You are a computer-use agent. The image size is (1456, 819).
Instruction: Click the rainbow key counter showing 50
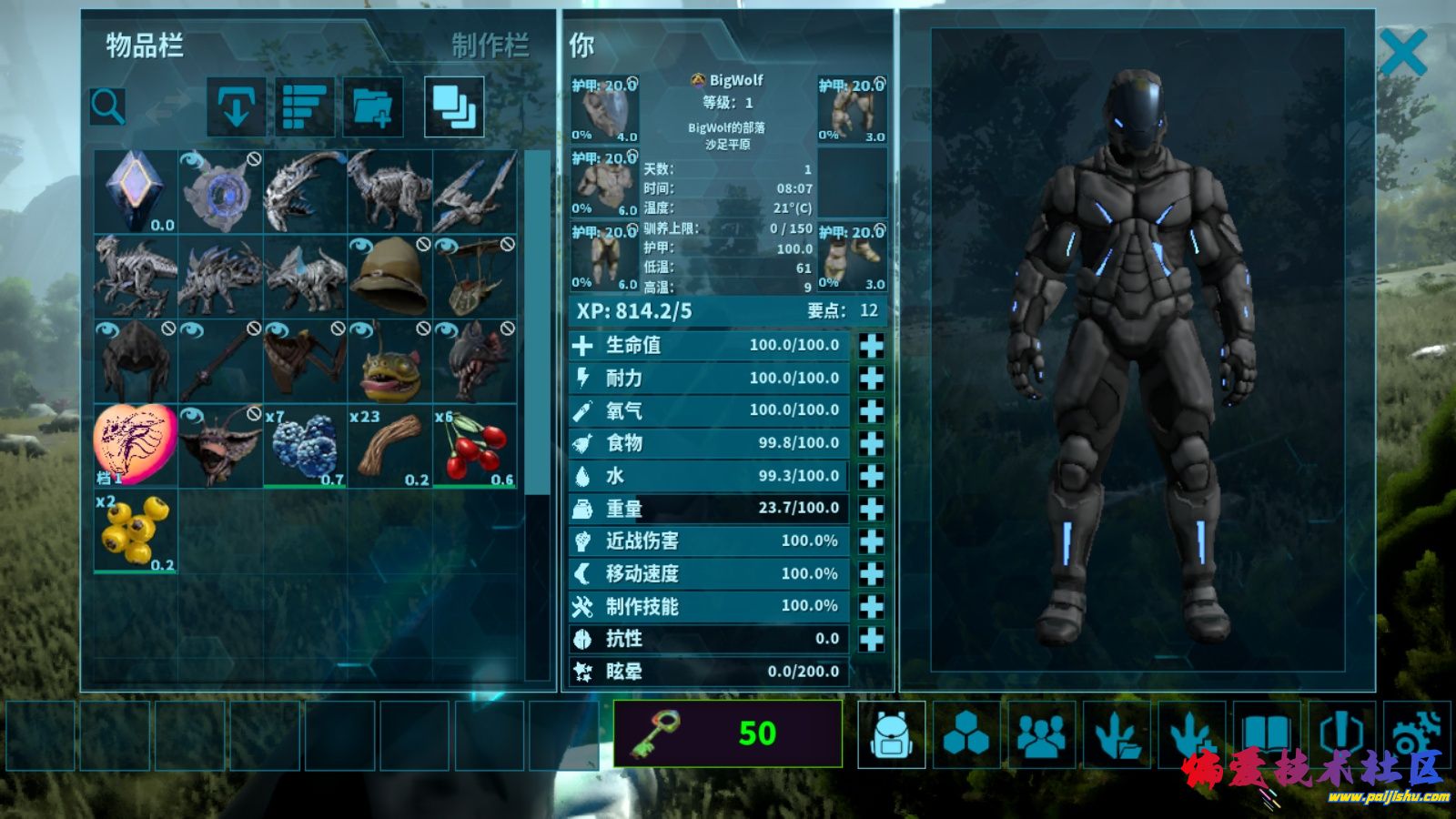pyautogui.click(x=727, y=733)
